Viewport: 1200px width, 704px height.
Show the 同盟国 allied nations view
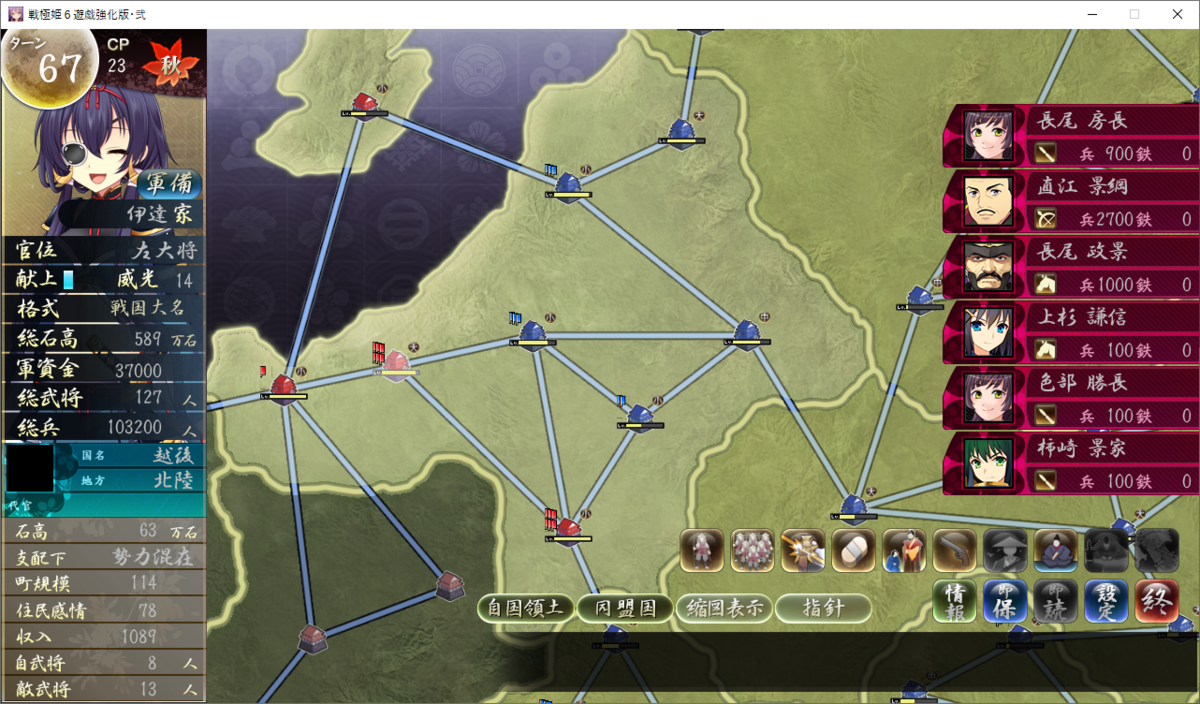click(625, 608)
